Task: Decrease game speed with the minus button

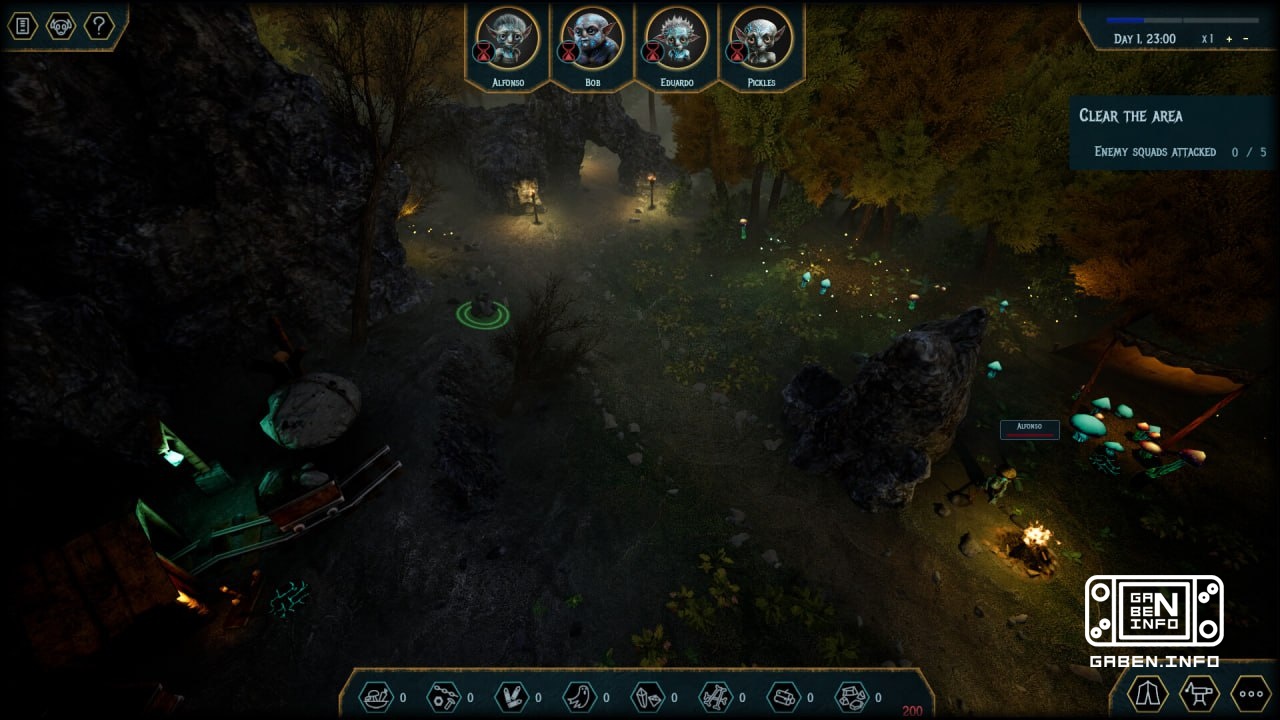Action: [x=1245, y=39]
